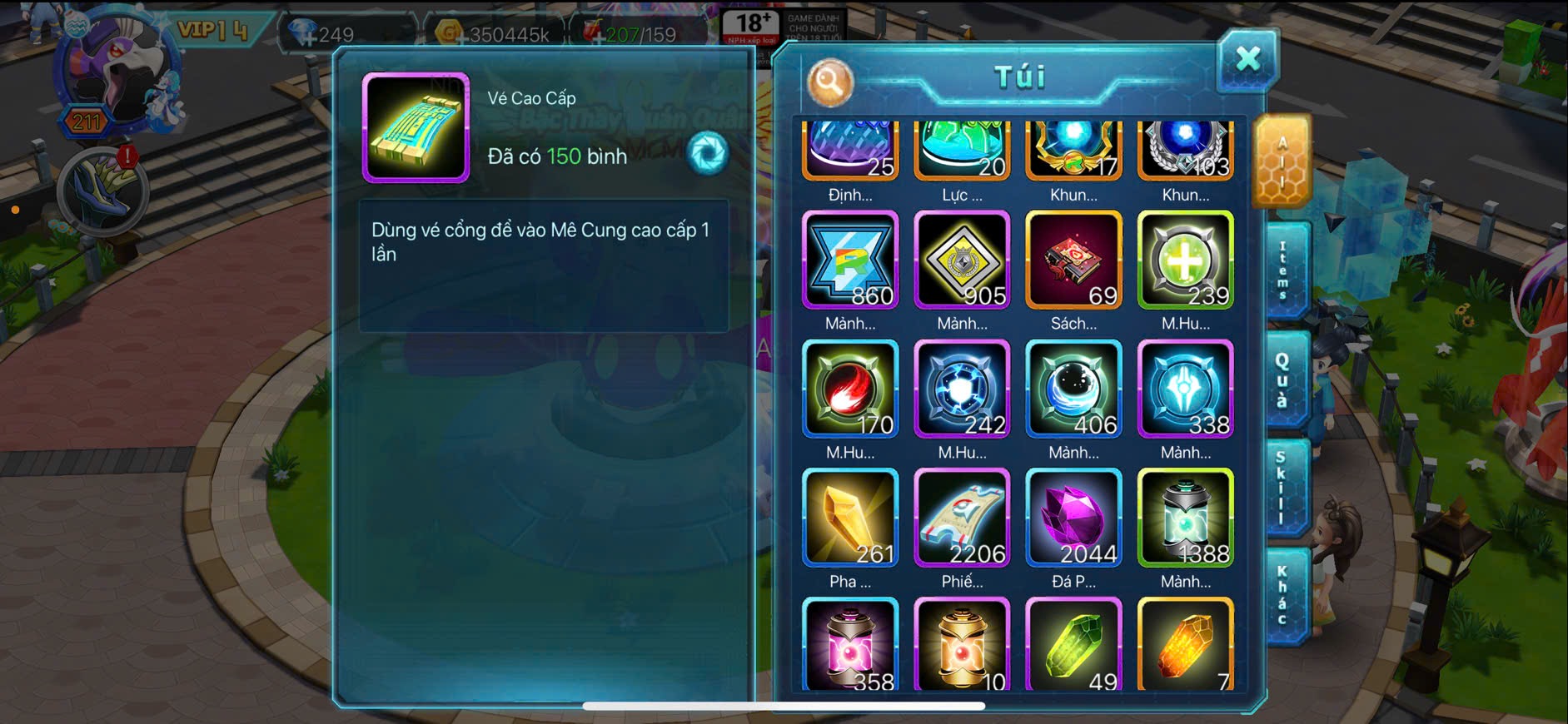Select the black orb shard with 406
The image size is (1568, 724).
[1073, 389]
